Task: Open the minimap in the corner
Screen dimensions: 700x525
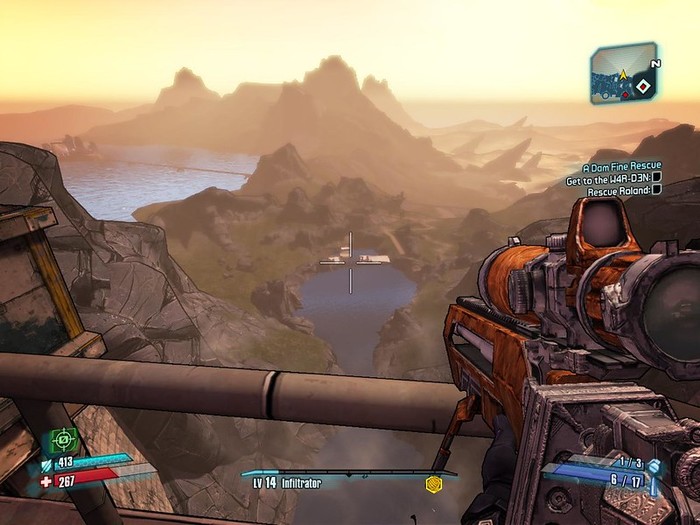Action: 622,73
